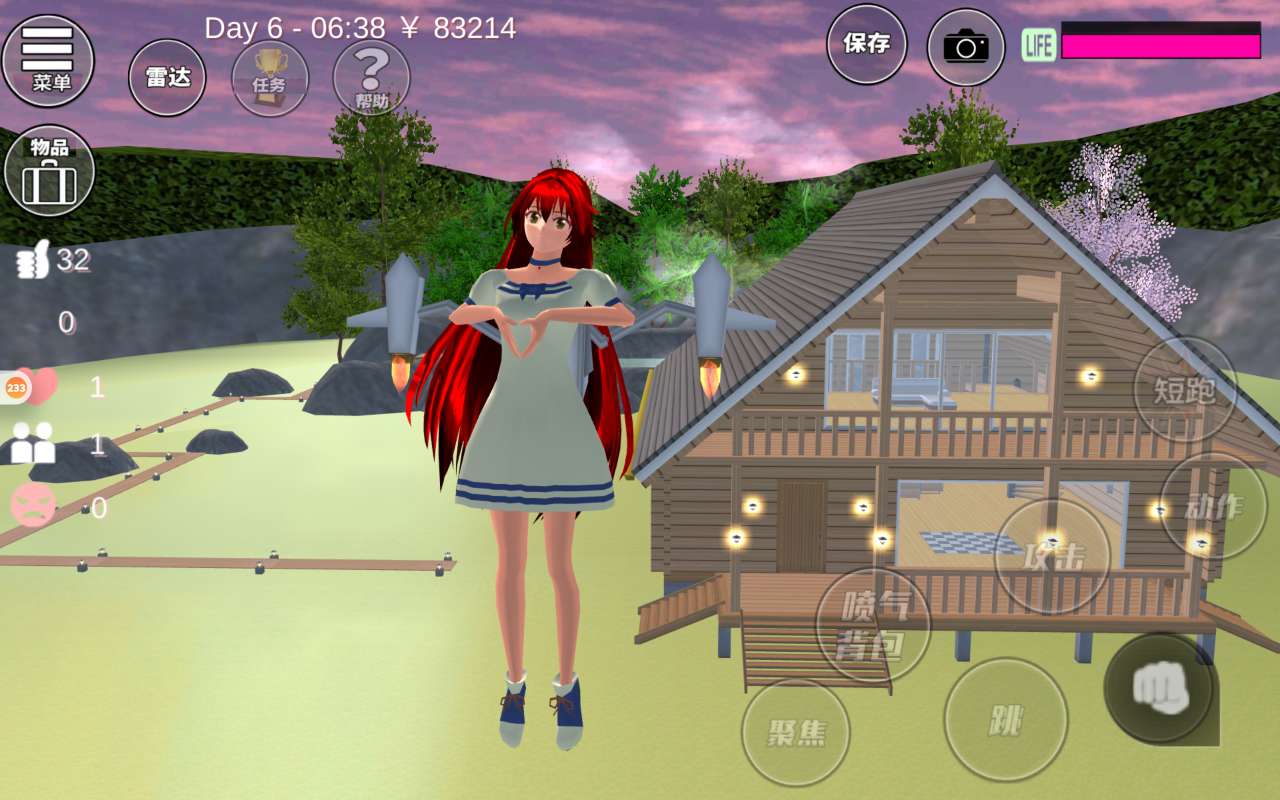Activate the camera screenshot button

pos(965,46)
